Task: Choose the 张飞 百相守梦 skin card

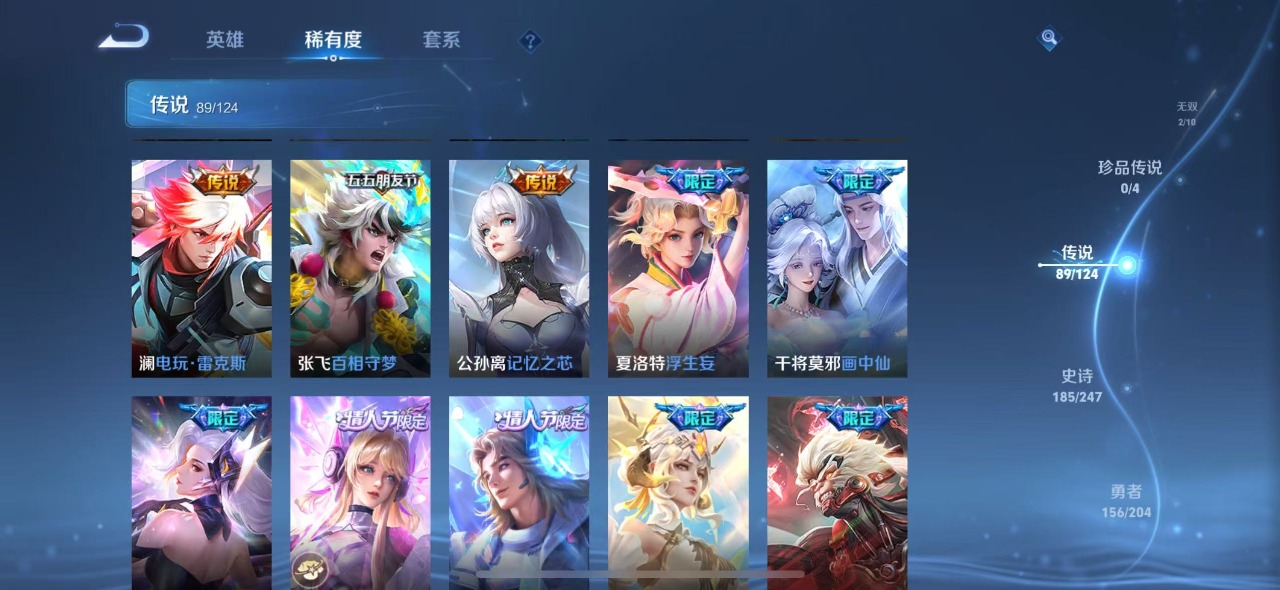Action: 360,268
